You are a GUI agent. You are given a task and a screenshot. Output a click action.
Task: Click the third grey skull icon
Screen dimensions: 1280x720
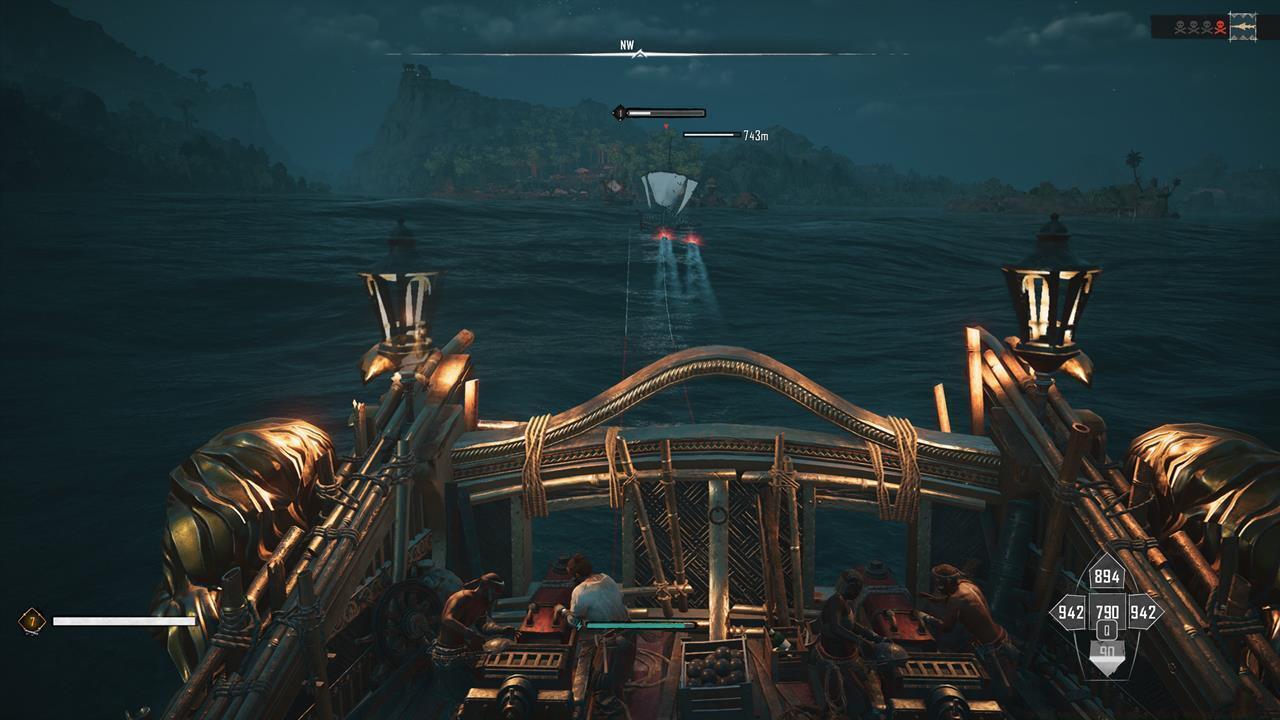[1207, 26]
